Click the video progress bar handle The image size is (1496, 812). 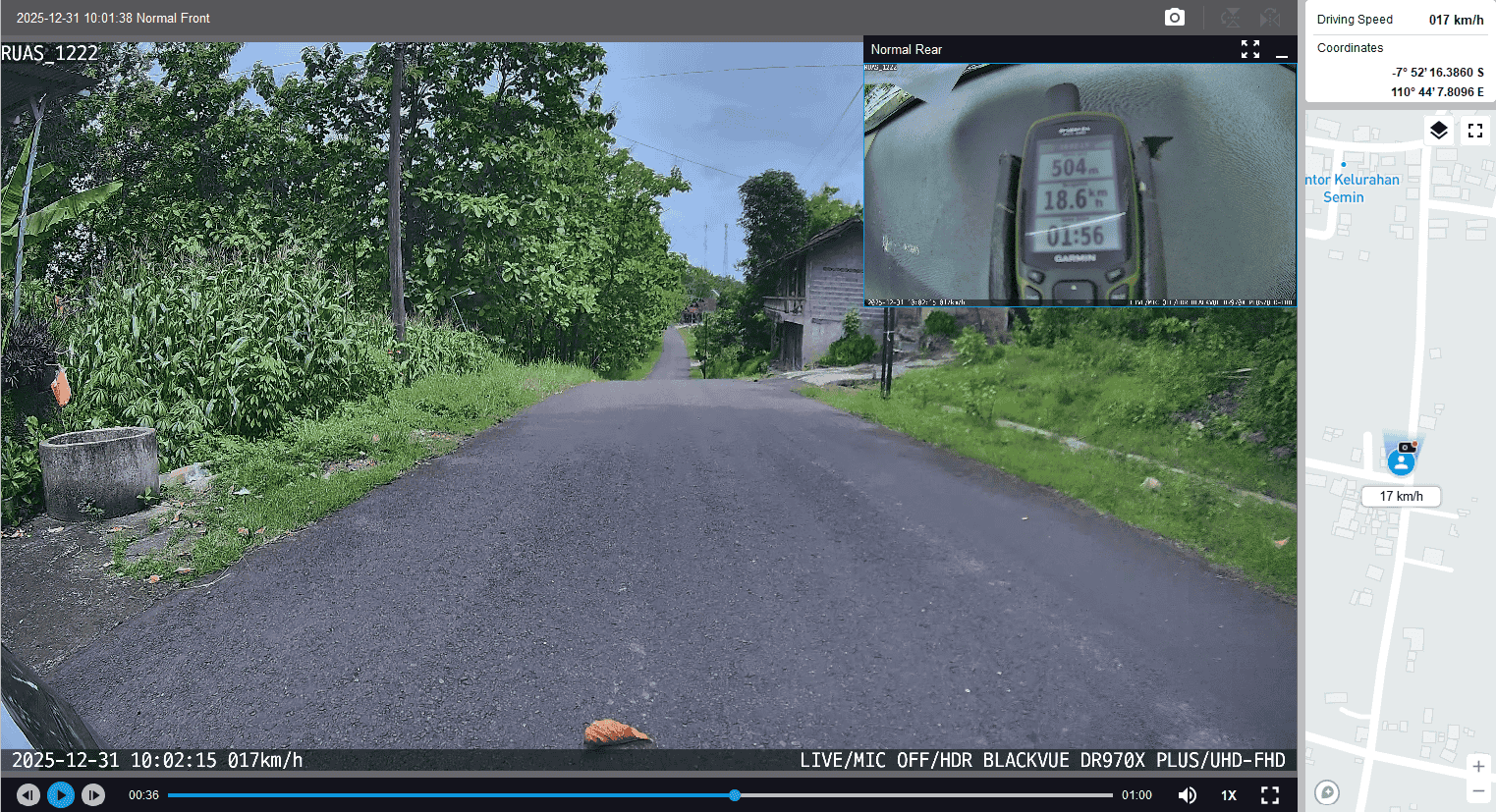[735, 795]
